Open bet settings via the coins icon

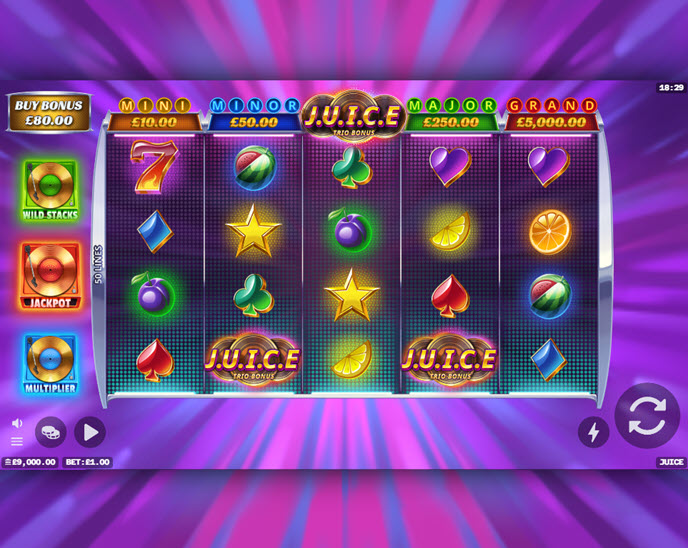[x=51, y=432]
